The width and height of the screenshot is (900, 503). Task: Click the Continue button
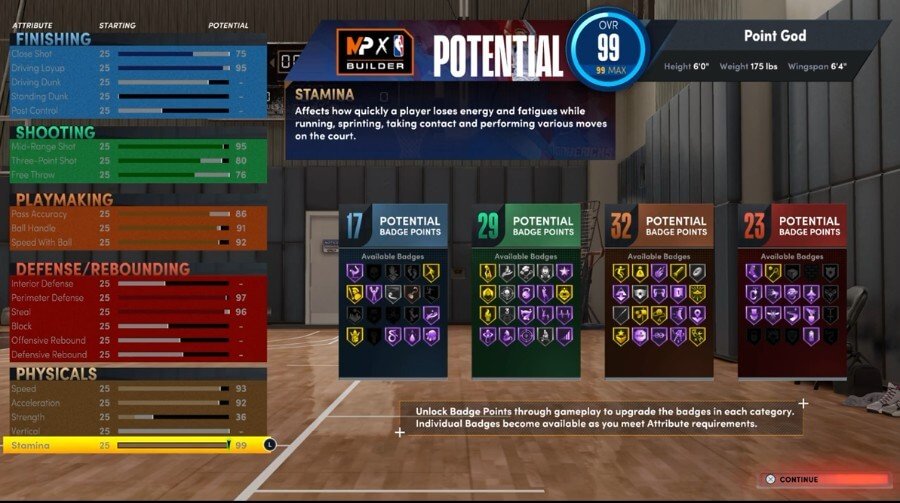tap(824, 480)
